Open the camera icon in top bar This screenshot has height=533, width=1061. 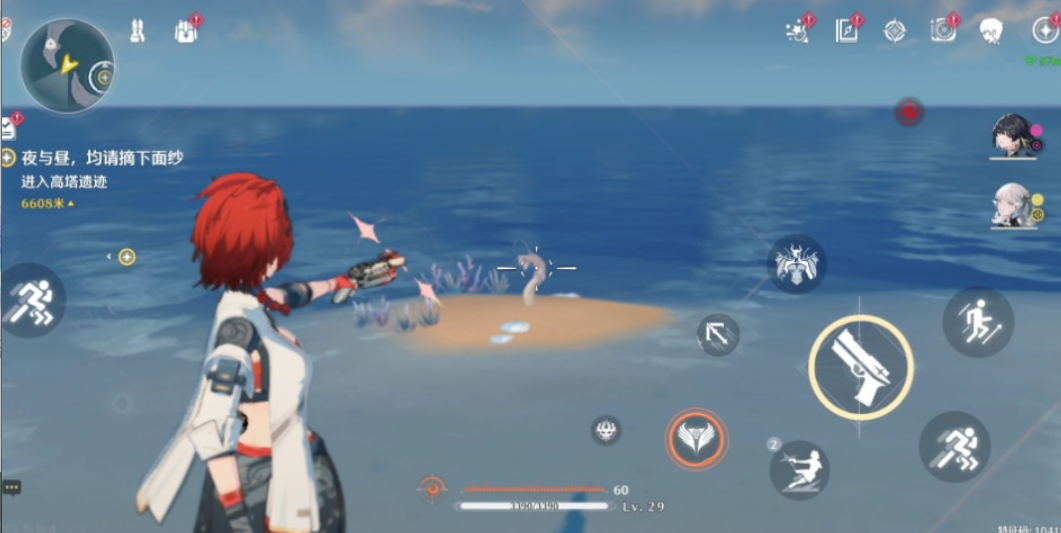point(942,31)
